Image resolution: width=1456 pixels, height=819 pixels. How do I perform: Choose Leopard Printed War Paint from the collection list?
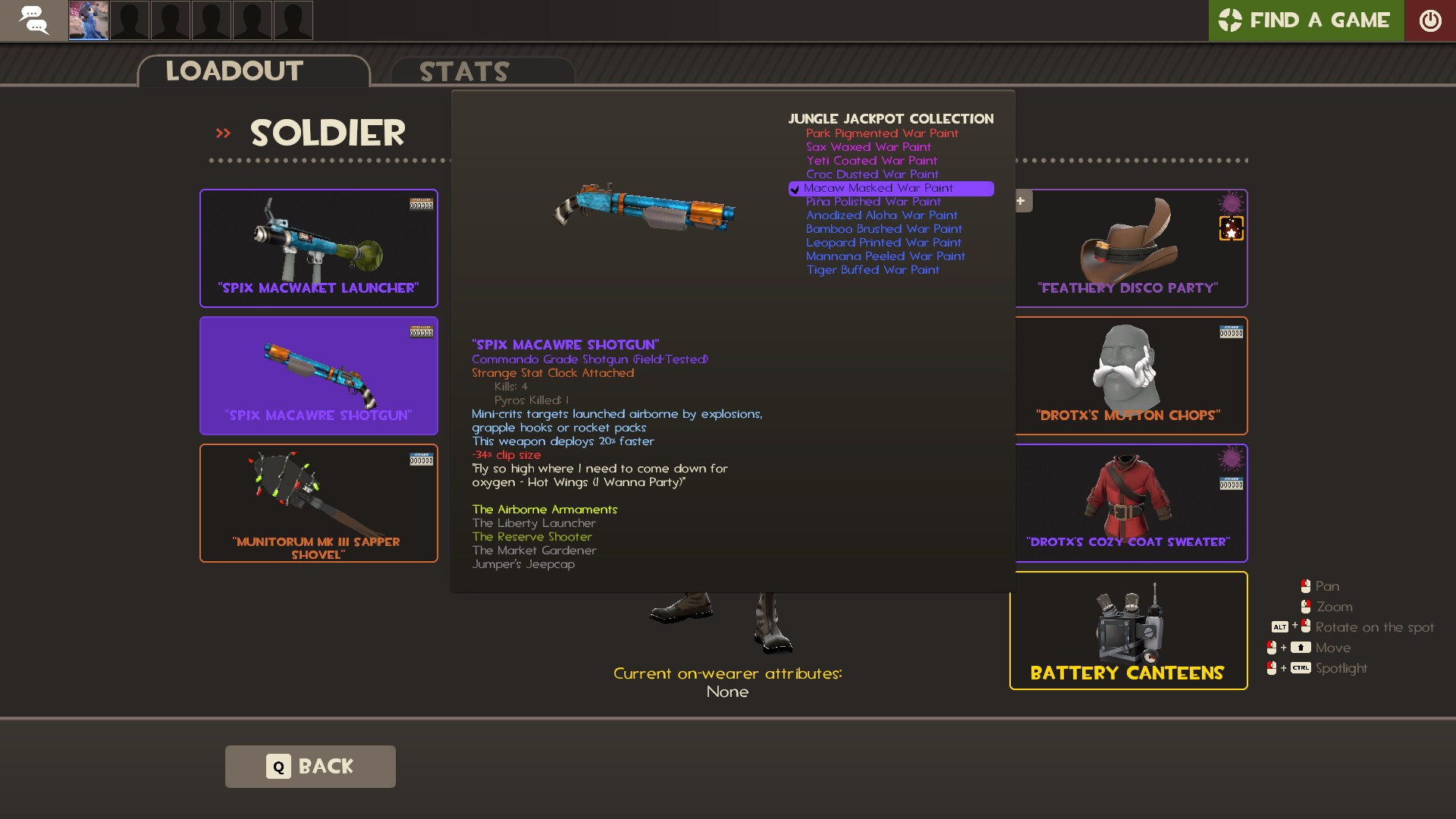click(883, 243)
